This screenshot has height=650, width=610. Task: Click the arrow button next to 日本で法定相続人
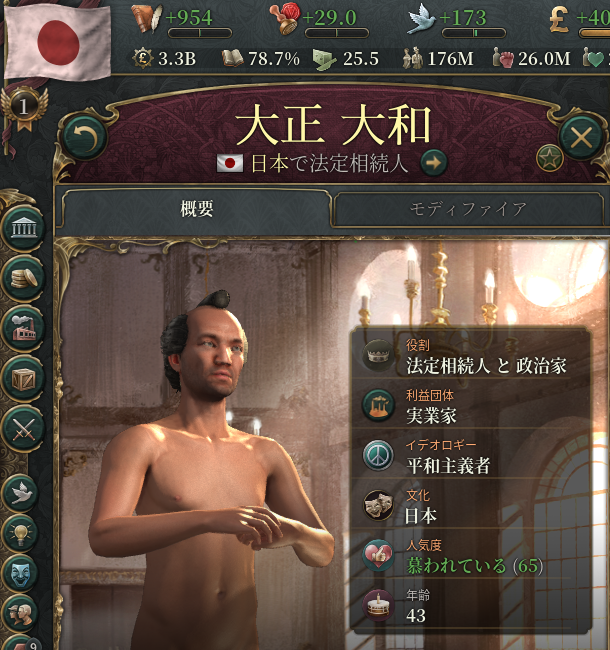[x=433, y=163]
